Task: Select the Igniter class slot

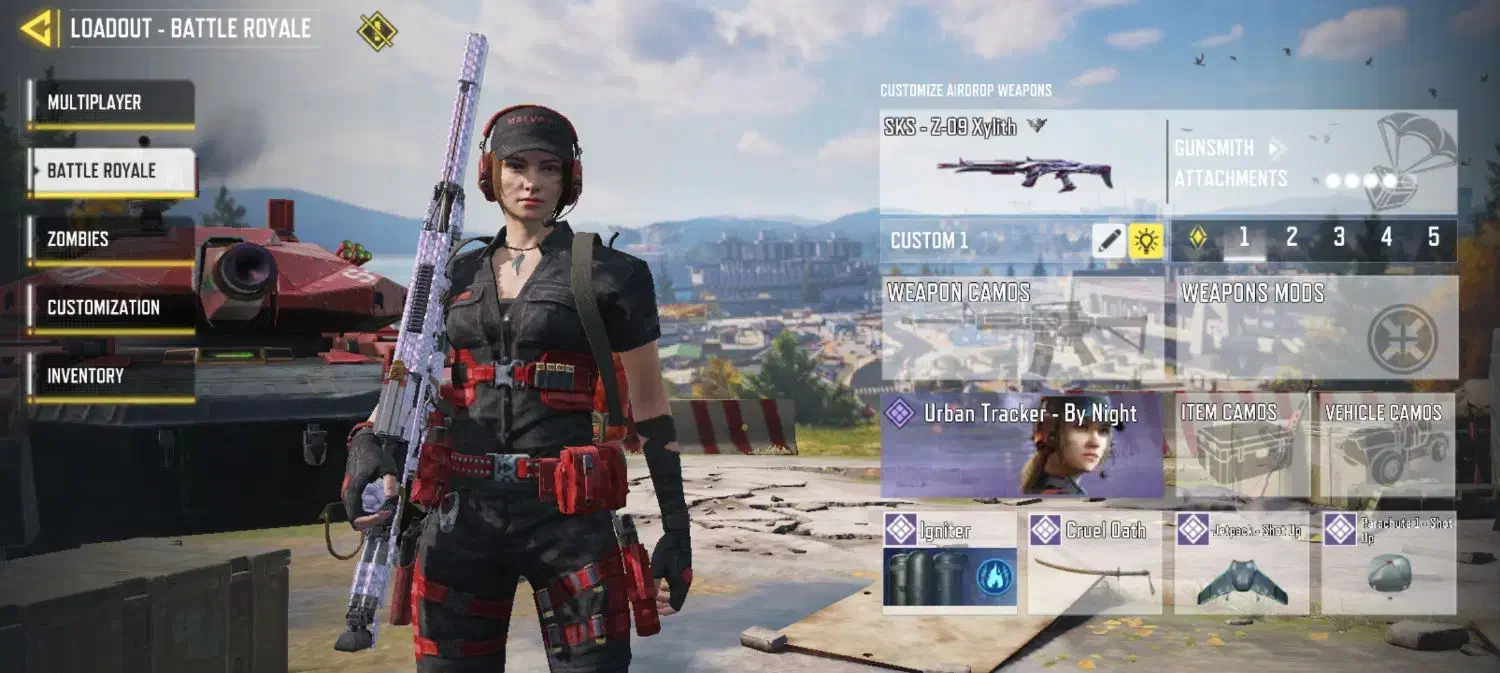Action: 949,563
